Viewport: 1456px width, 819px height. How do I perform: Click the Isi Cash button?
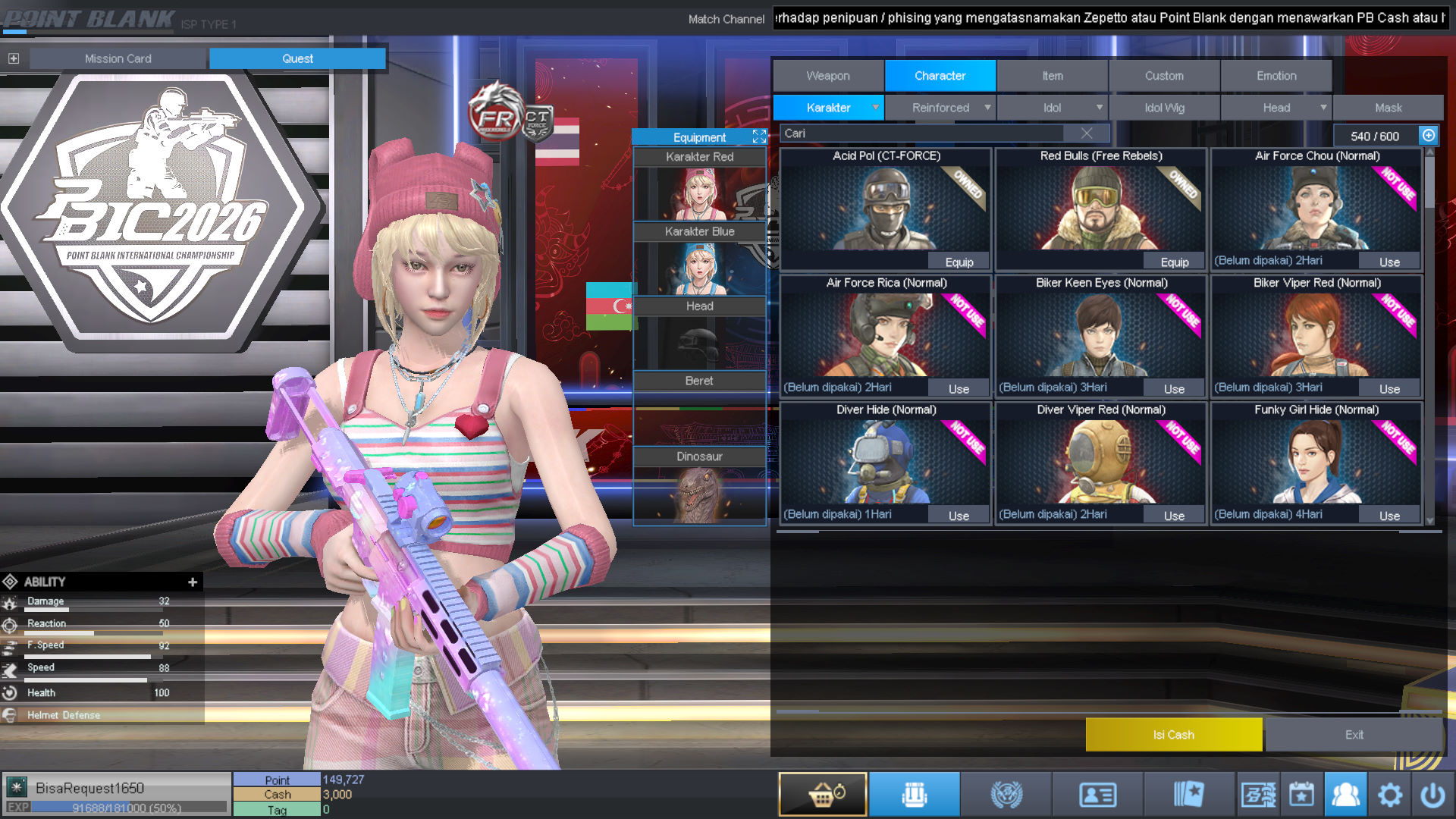(1174, 734)
